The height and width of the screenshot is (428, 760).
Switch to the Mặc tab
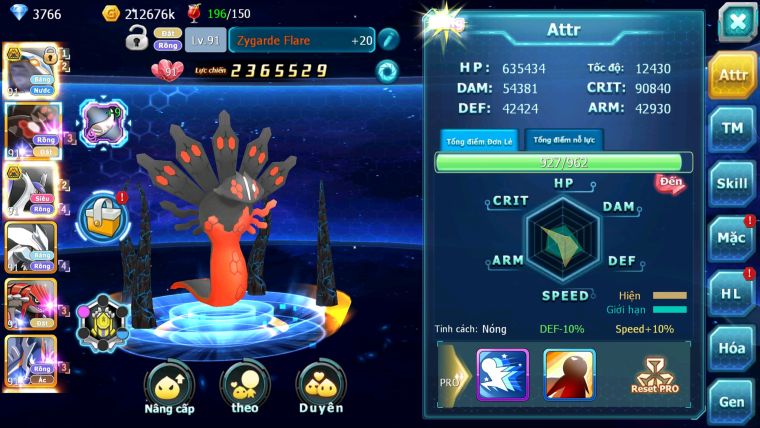[733, 237]
